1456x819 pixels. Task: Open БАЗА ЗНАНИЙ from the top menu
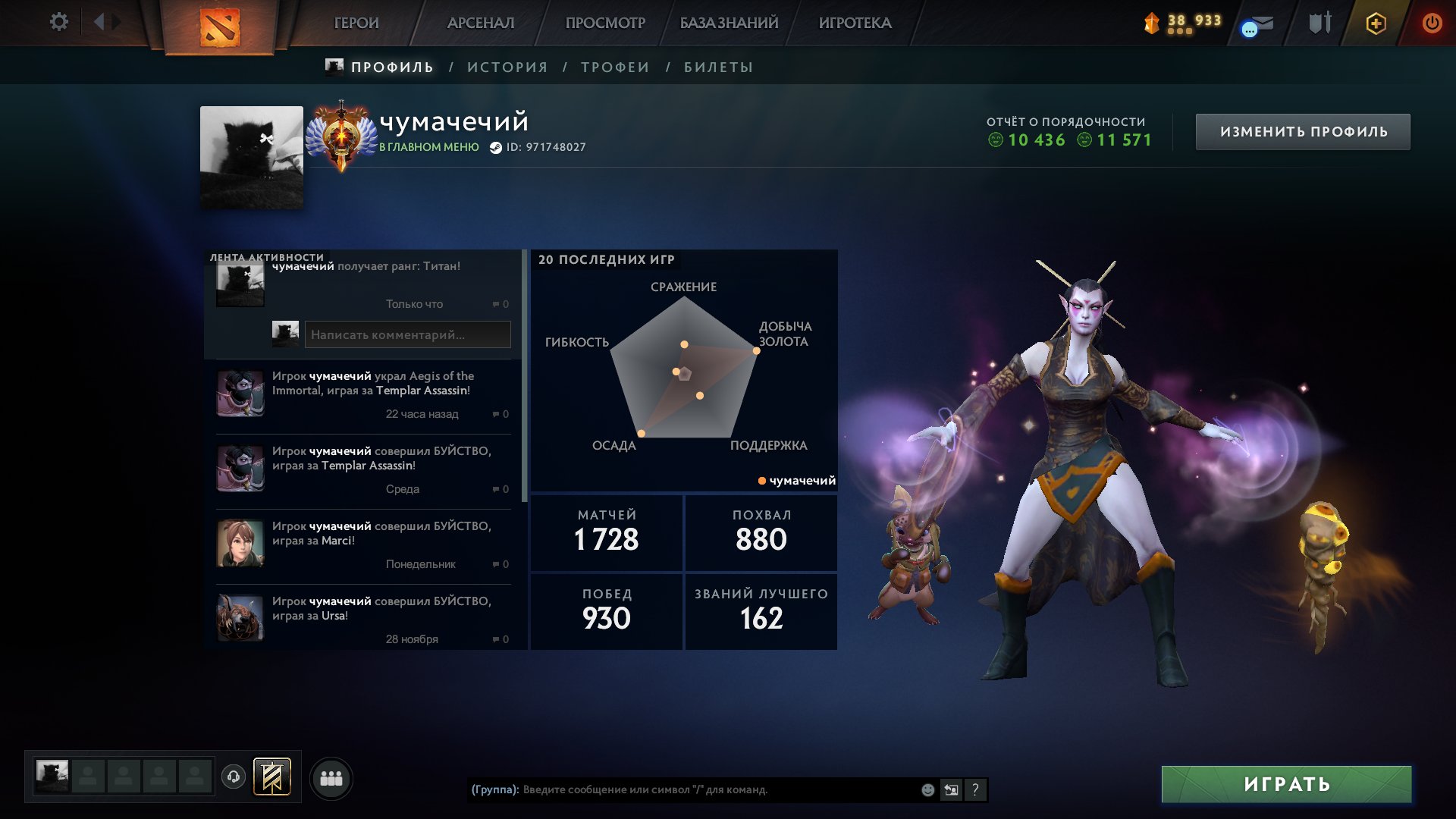point(727,23)
